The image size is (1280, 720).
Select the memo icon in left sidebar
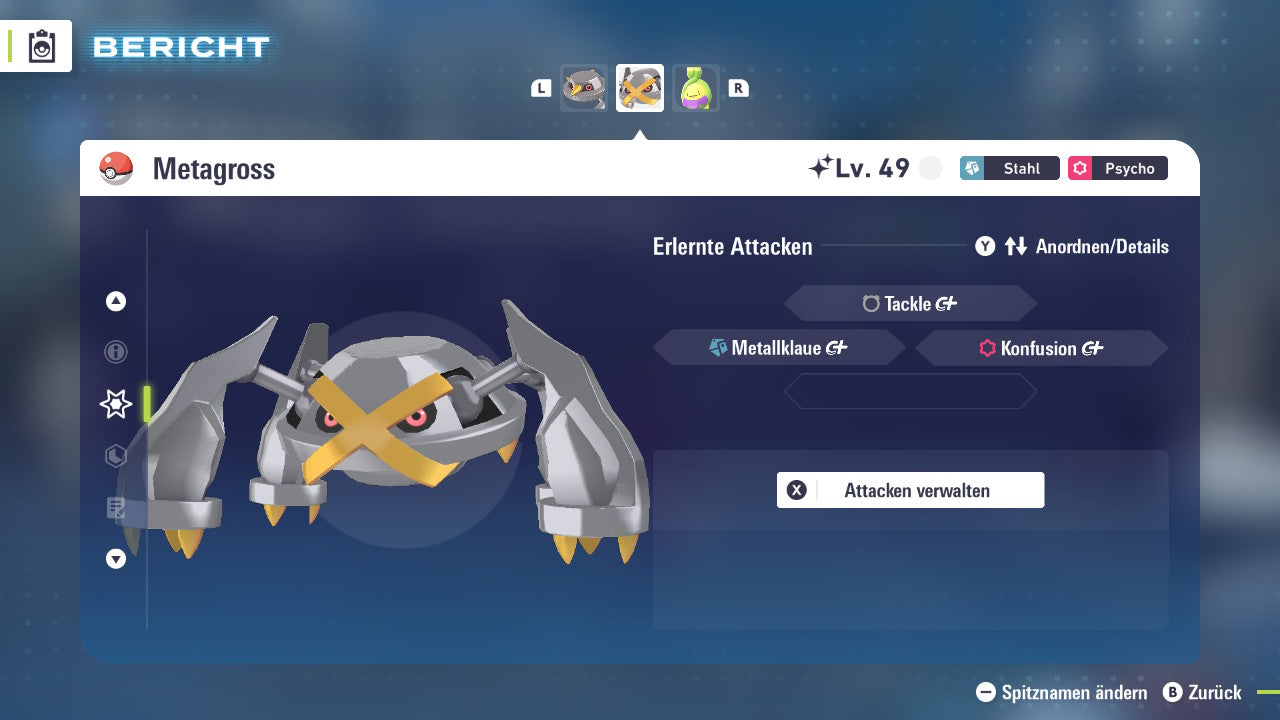[115, 508]
